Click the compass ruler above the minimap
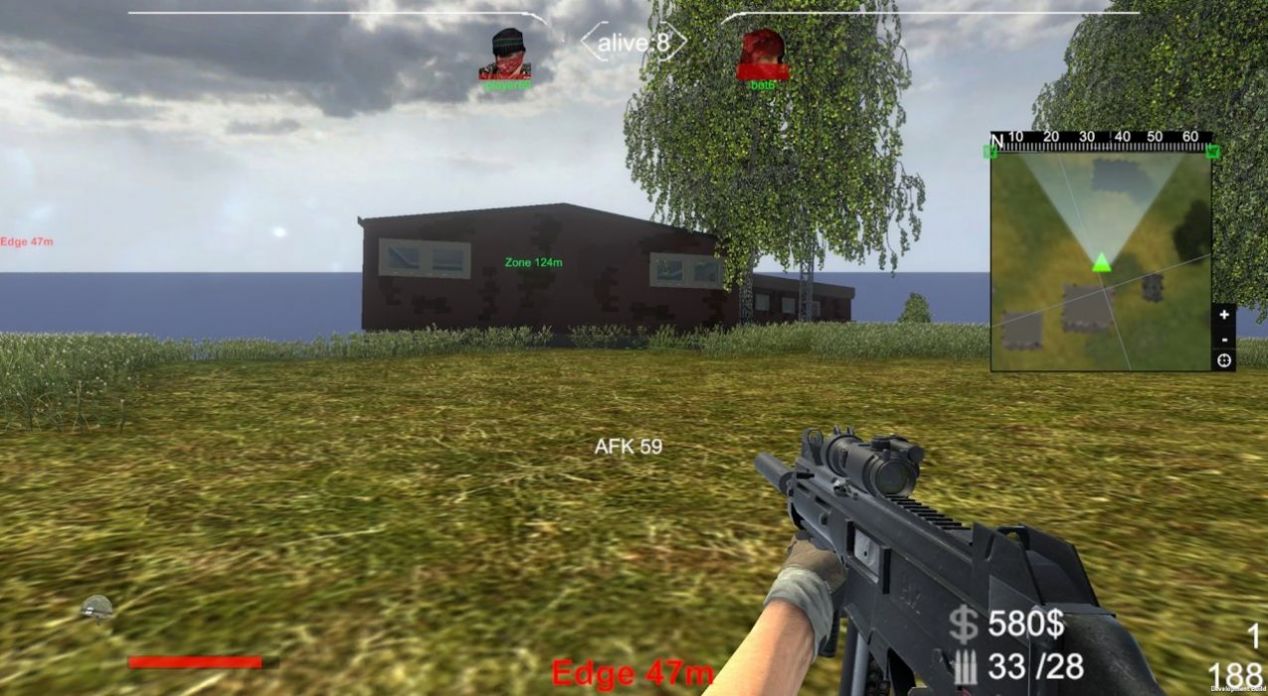This screenshot has width=1268, height=696. (1102, 139)
